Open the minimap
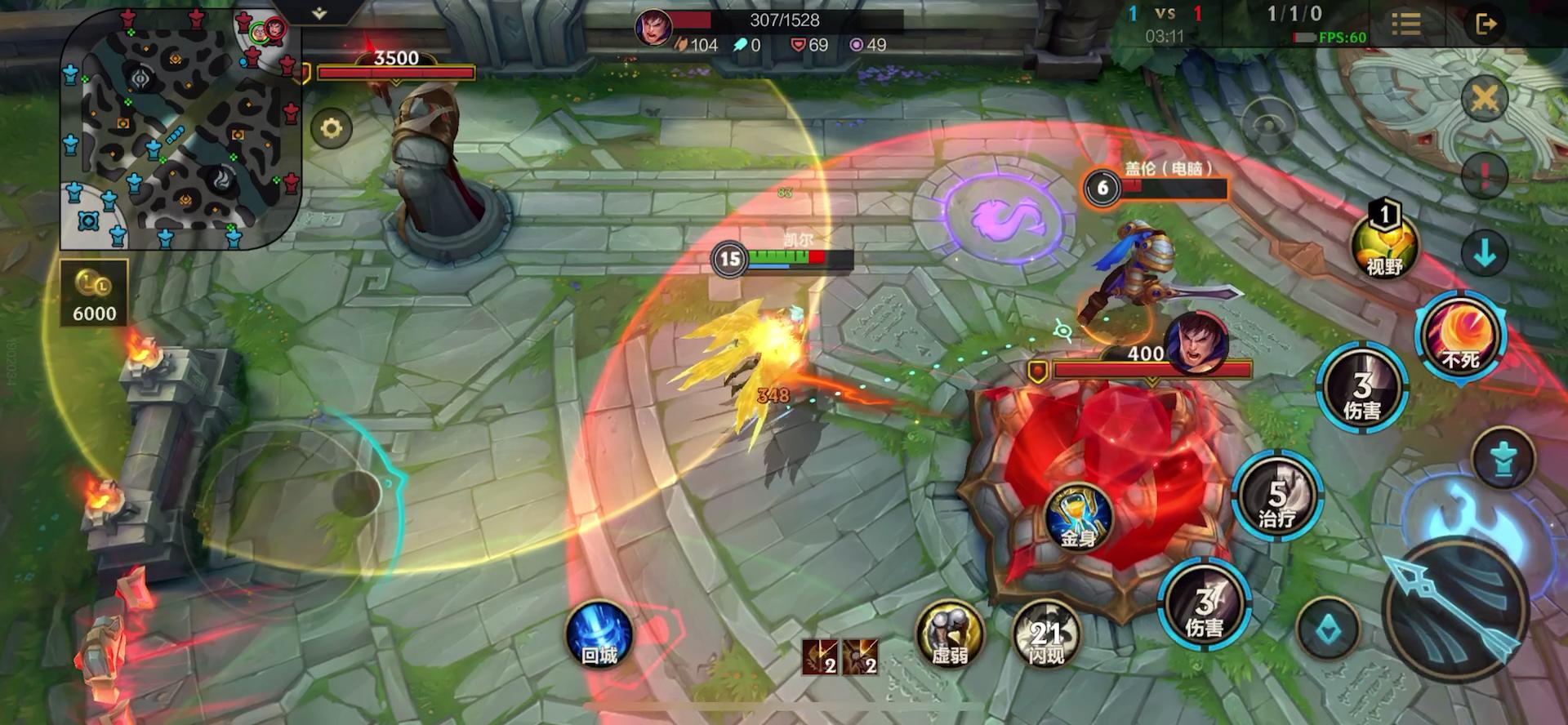The width and height of the screenshot is (1568, 725). click(180, 129)
